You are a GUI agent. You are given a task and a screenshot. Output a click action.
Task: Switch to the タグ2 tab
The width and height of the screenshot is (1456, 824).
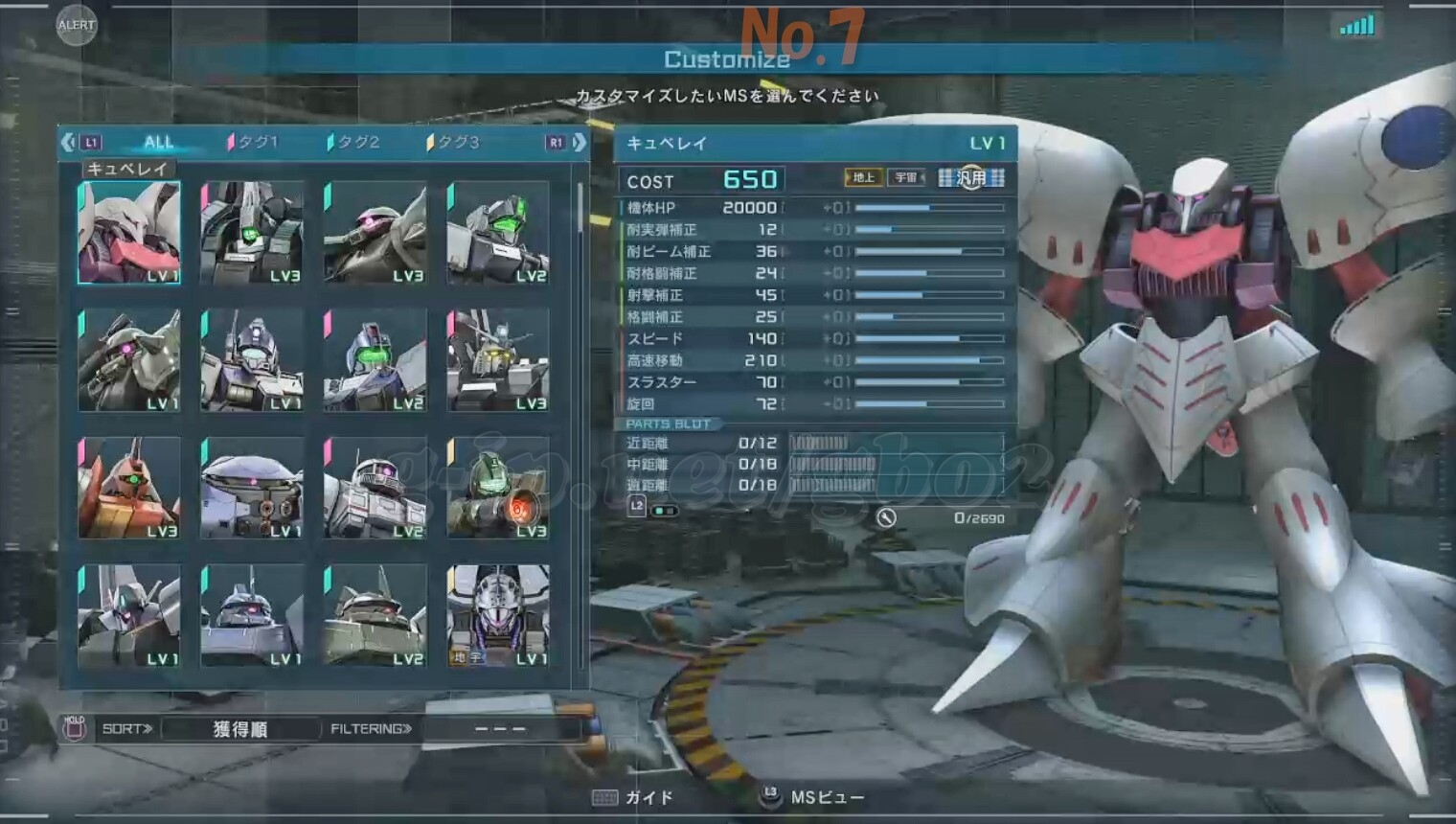coord(355,143)
